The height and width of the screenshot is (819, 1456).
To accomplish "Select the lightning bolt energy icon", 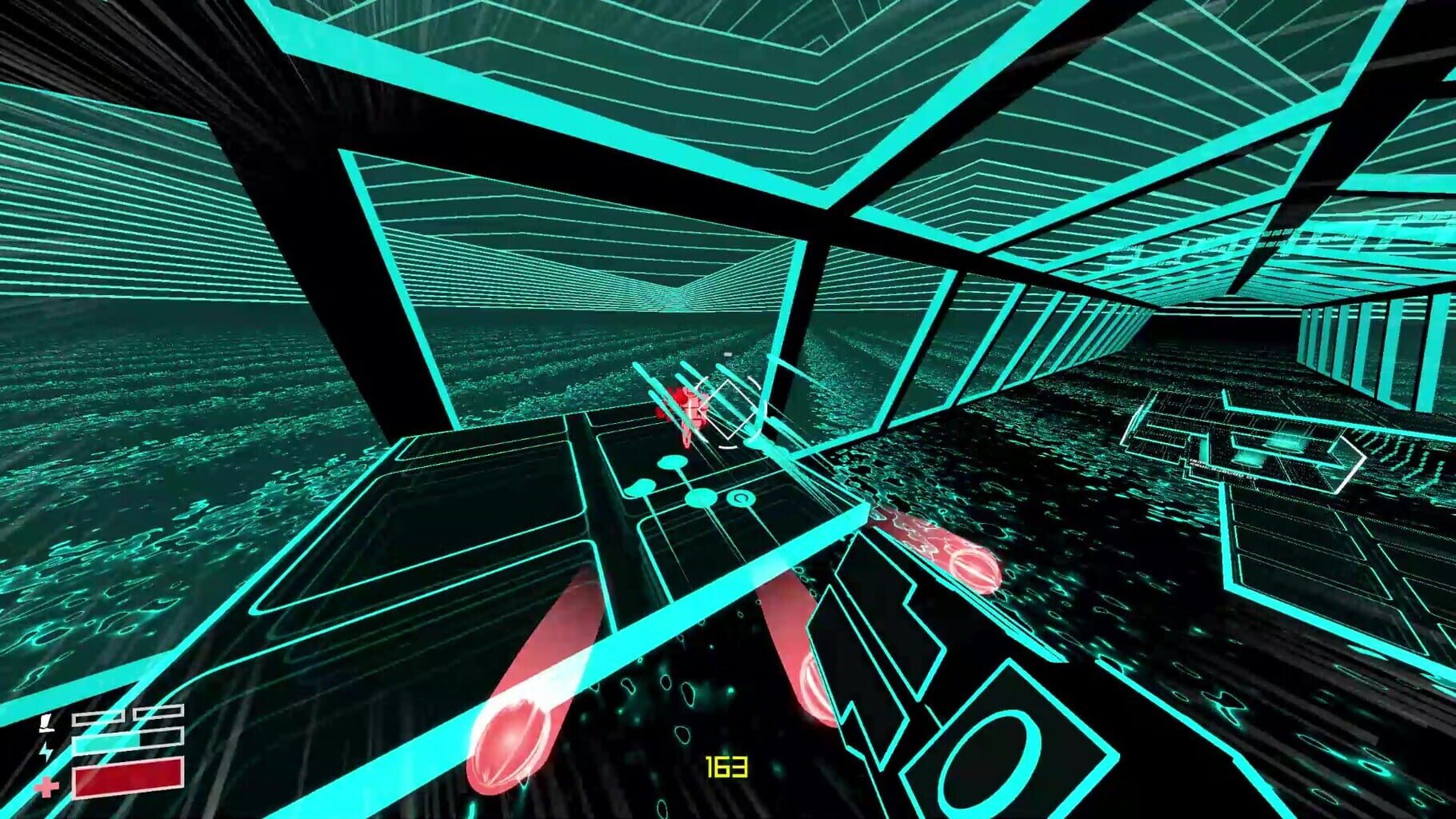I will pos(46,751).
